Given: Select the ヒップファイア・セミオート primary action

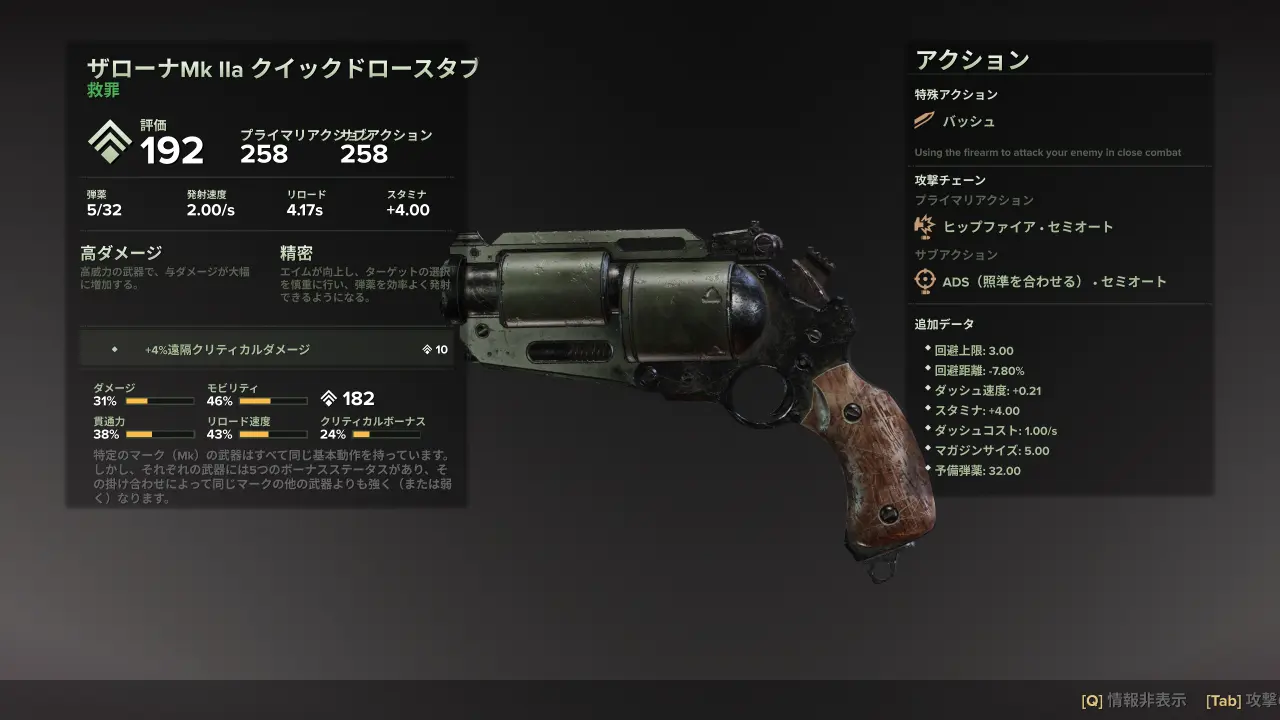Looking at the screenshot, I should pyautogui.click(x=1027, y=227).
